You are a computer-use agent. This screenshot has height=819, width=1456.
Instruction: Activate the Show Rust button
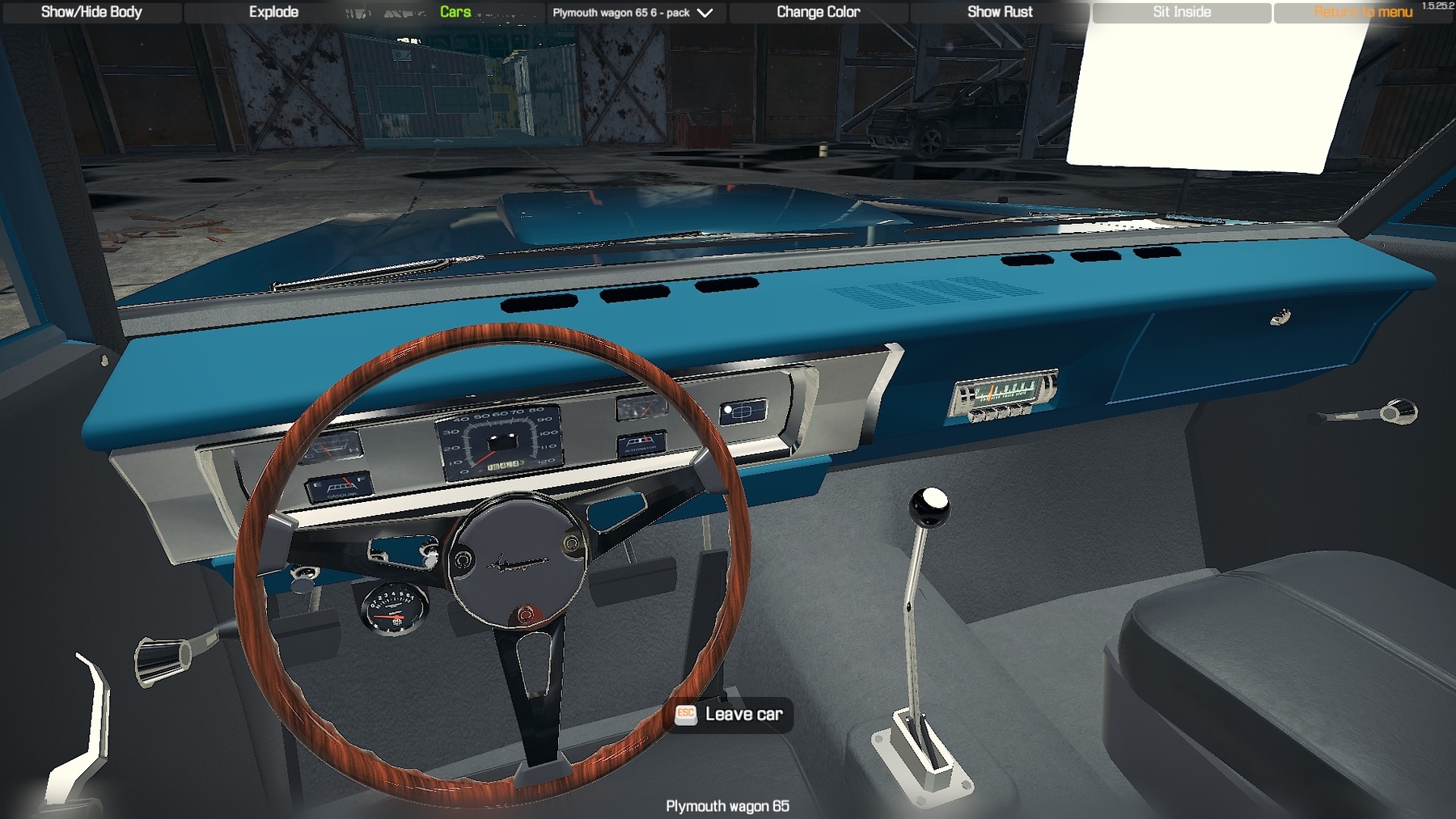coord(1000,12)
